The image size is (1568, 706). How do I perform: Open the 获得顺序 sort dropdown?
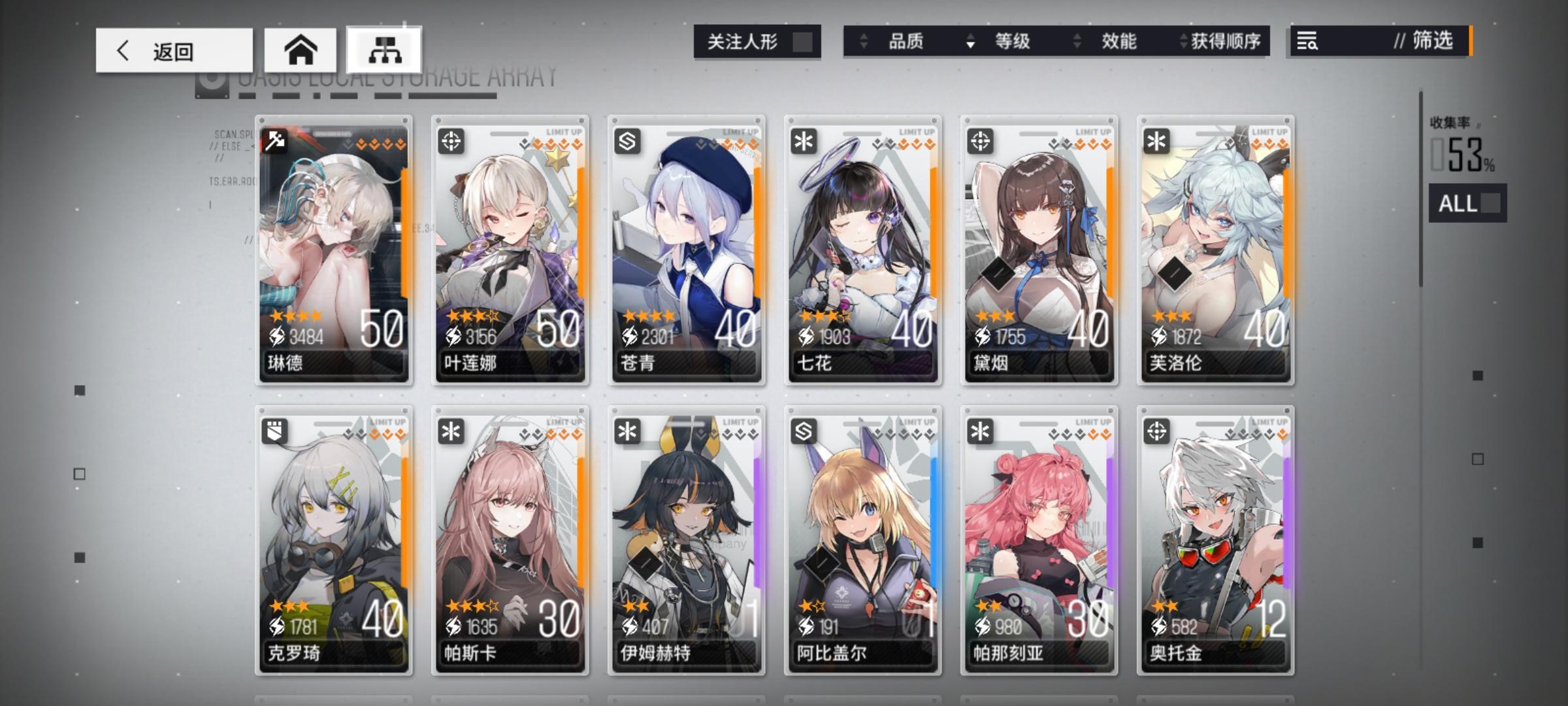(x=1226, y=41)
